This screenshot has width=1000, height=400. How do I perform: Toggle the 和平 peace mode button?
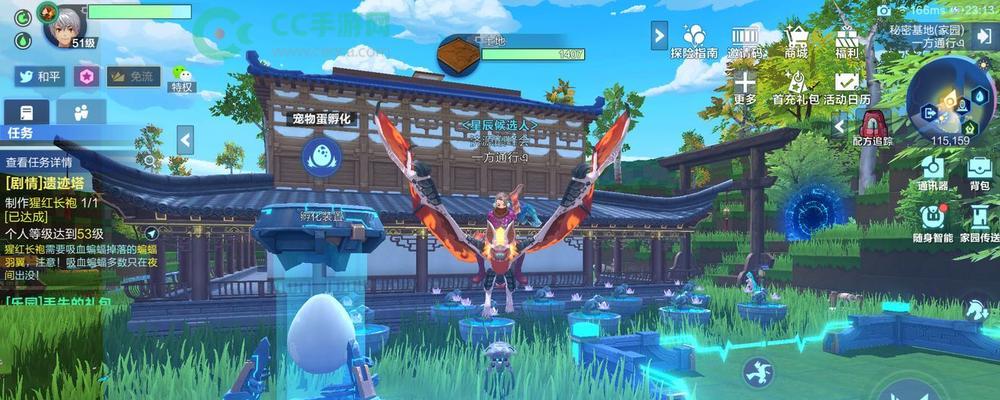[39, 76]
